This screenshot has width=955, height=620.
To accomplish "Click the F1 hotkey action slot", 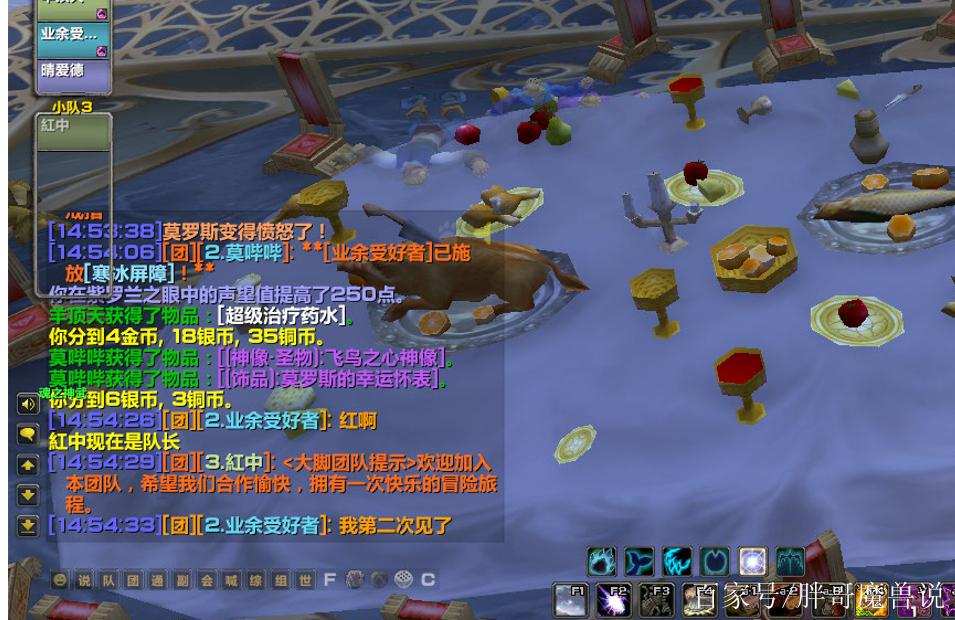I will click(571, 600).
